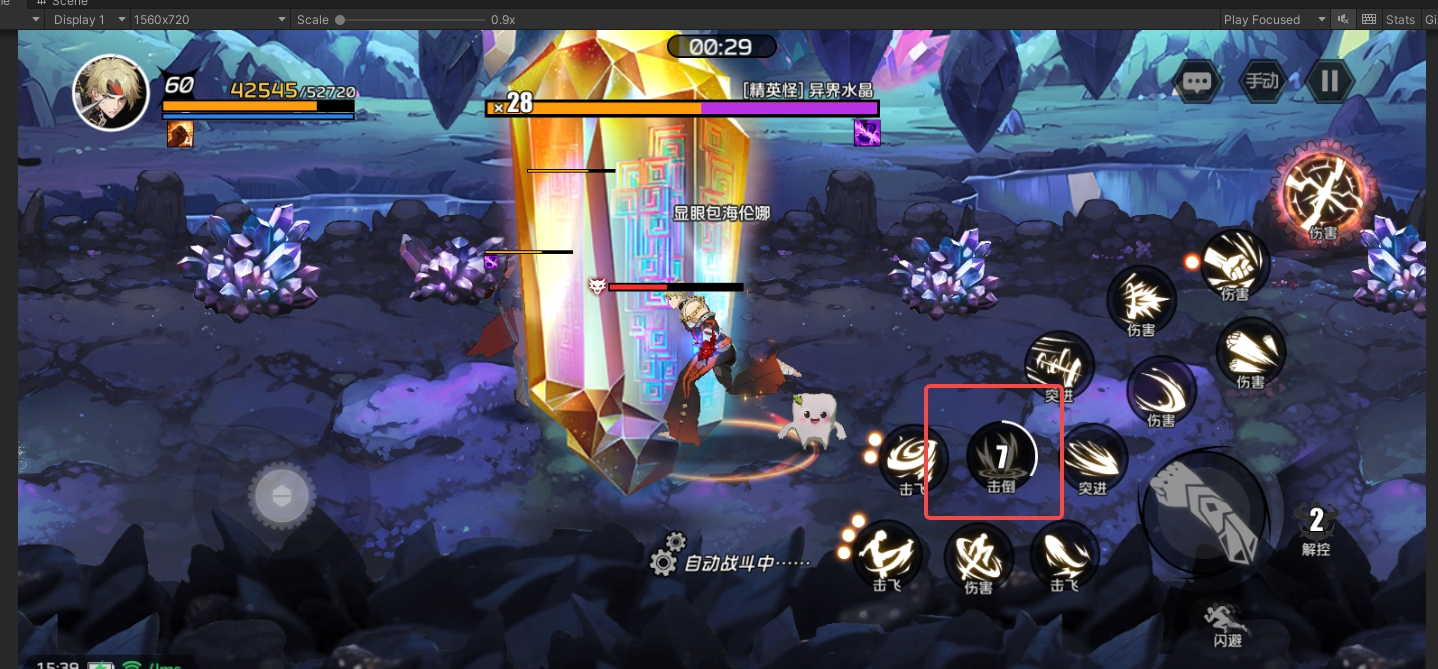Click the player character portrait
Image resolution: width=1438 pixels, height=669 pixels.
tap(111, 92)
